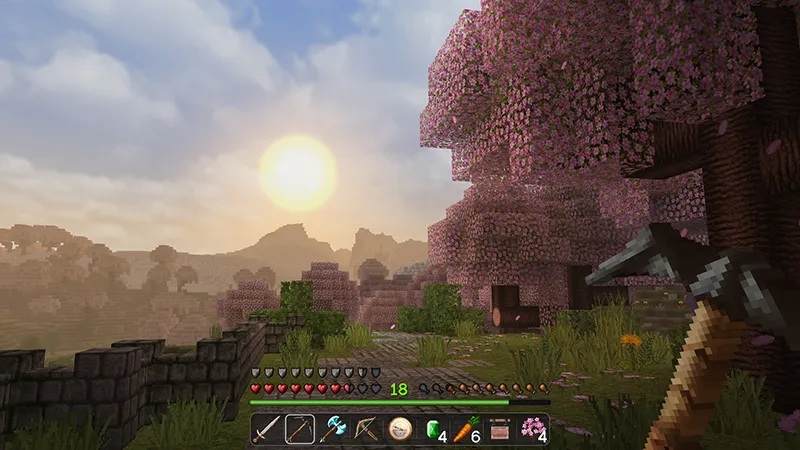
Task: Choose the hanging sign hotbar slot
Action: coord(499,429)
